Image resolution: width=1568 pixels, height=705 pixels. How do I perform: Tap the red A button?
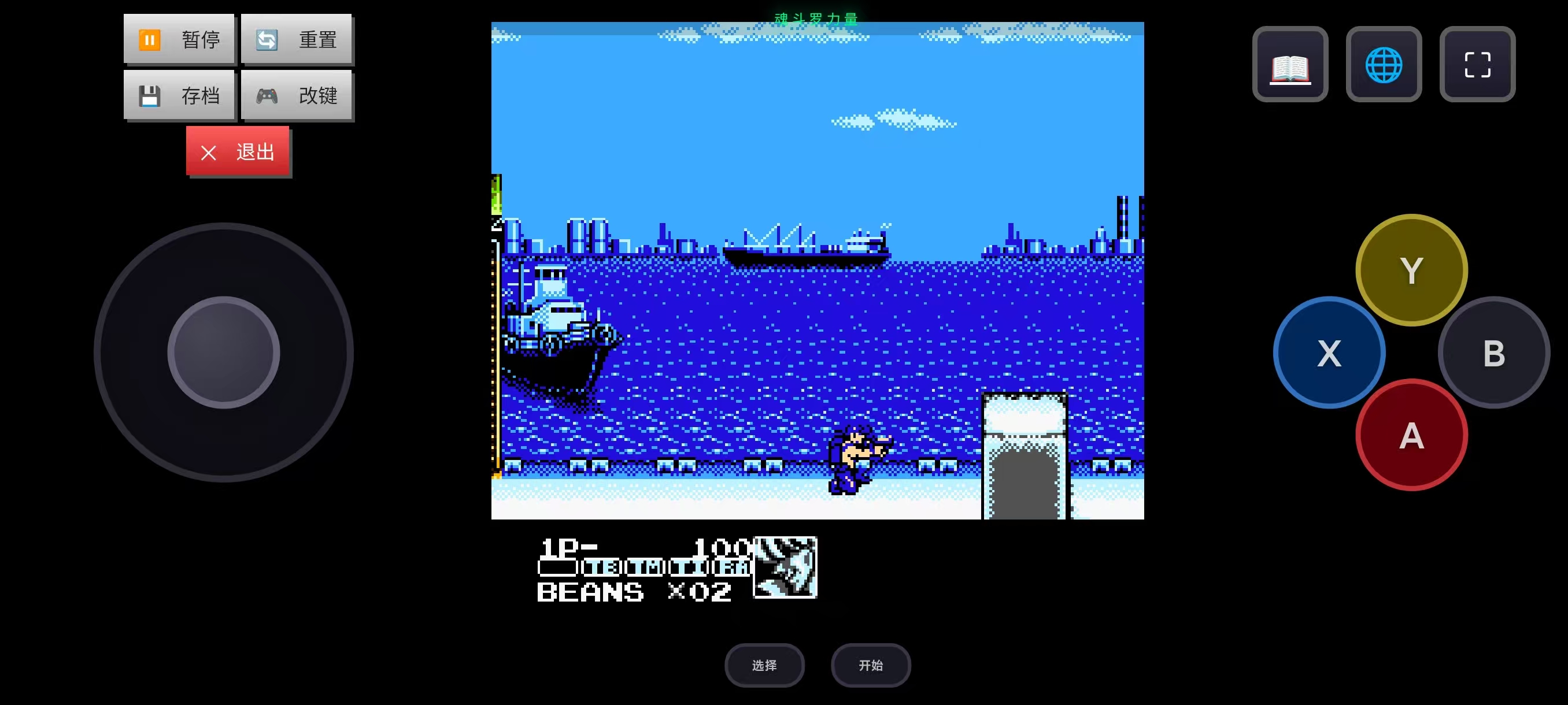(x=1411, y=435)
